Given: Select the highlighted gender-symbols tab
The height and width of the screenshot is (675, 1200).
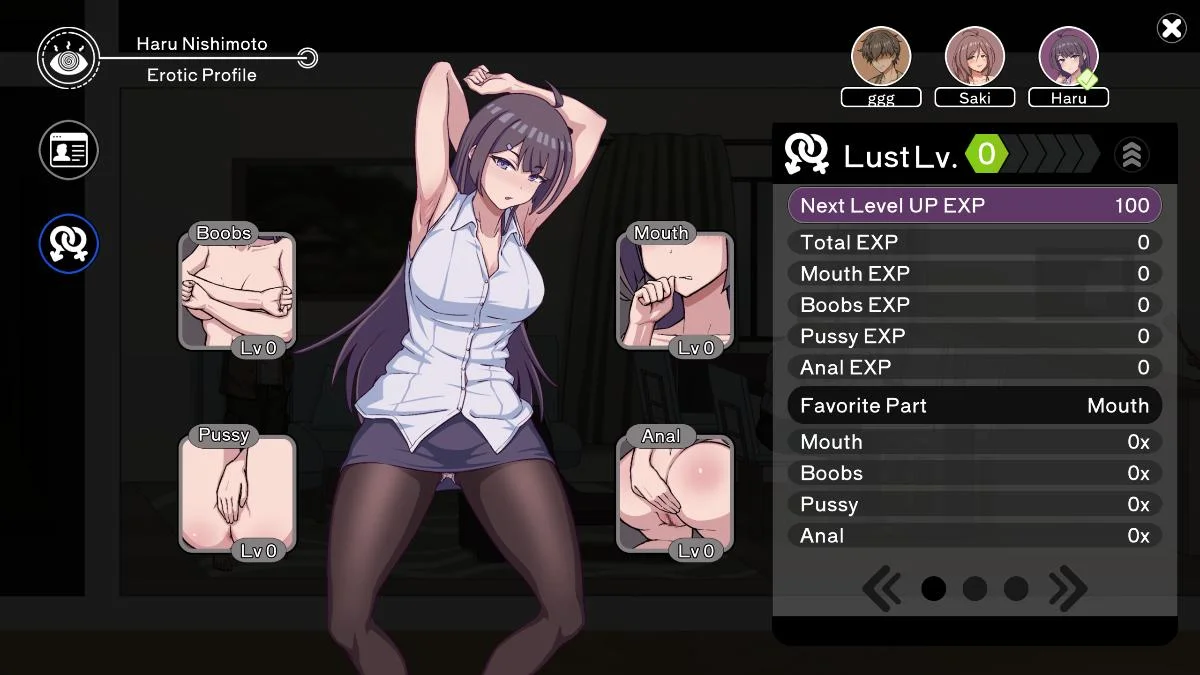Looking at the screenshot, I should [x=68, y=243].
